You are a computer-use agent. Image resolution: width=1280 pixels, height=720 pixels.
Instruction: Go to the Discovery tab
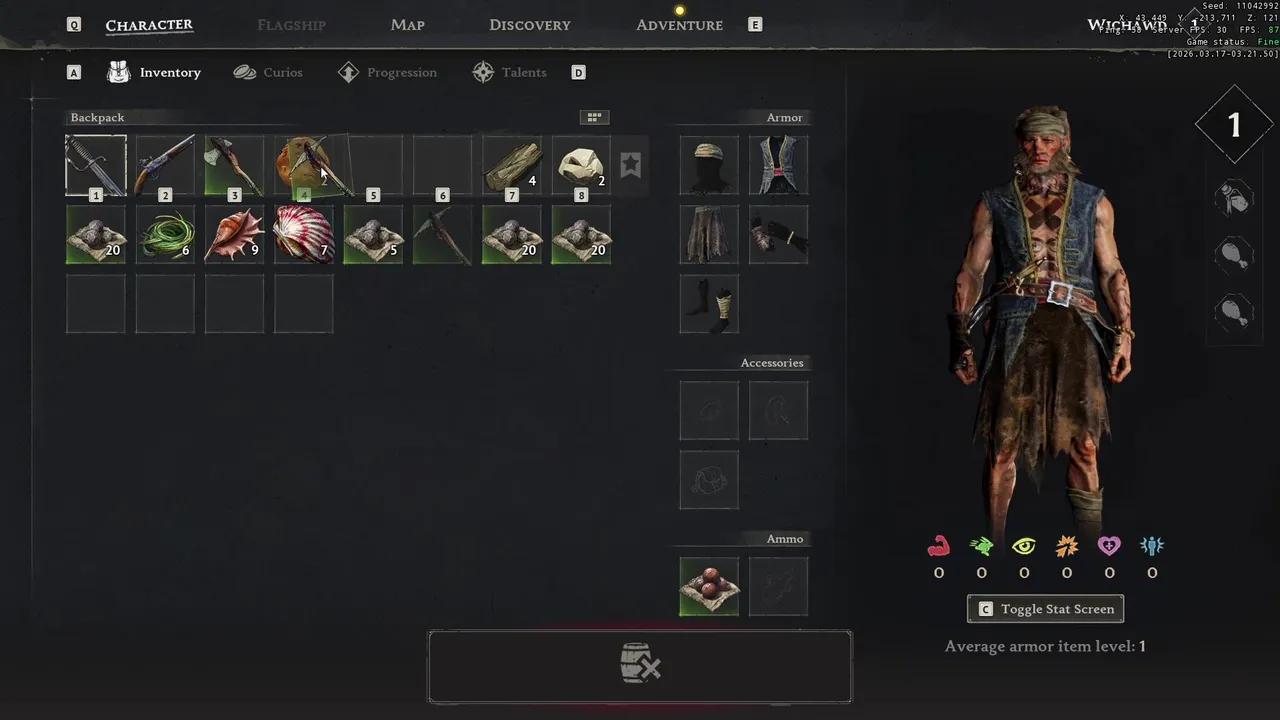(x=529, y=25)
